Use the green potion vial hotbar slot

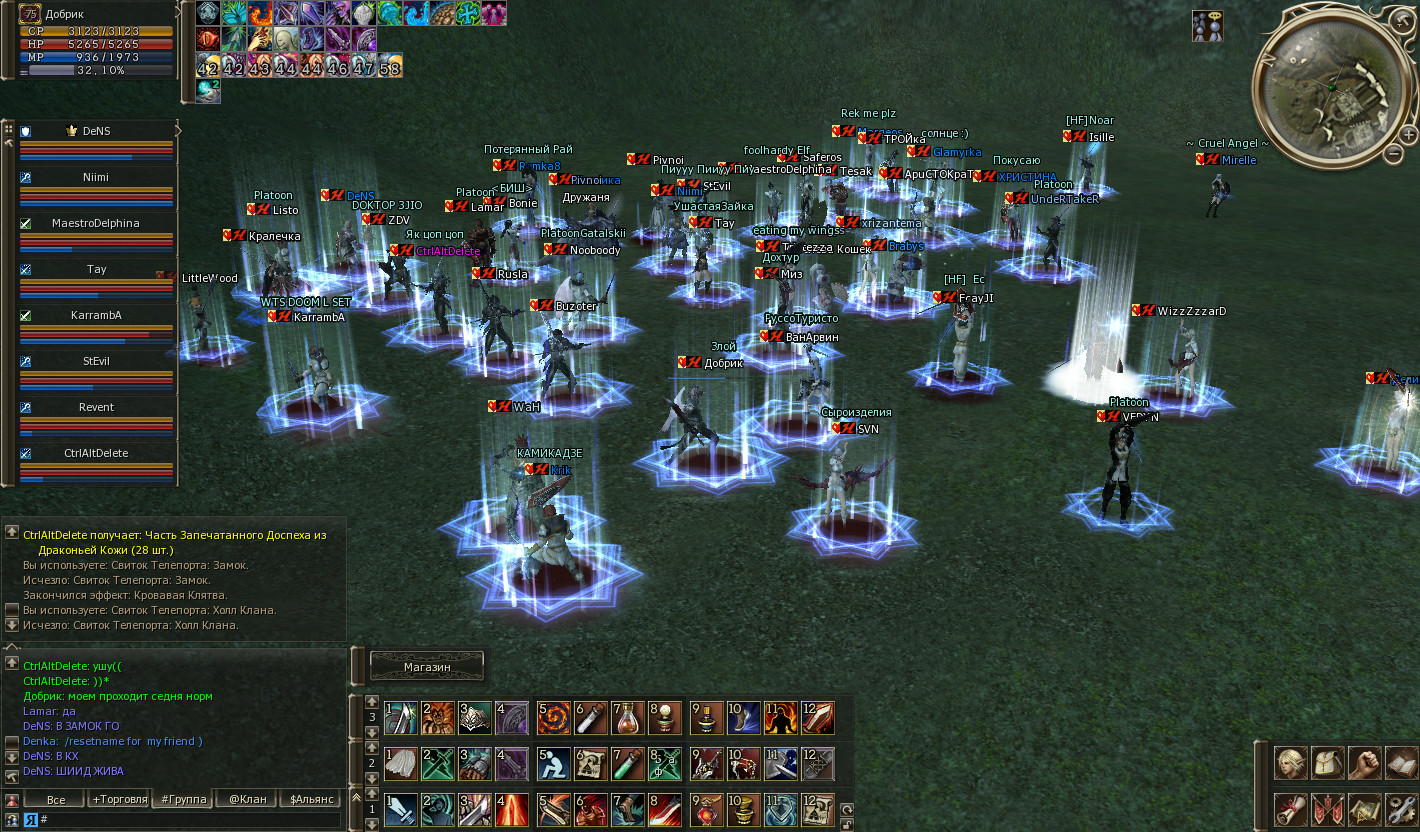click(626, 763)
